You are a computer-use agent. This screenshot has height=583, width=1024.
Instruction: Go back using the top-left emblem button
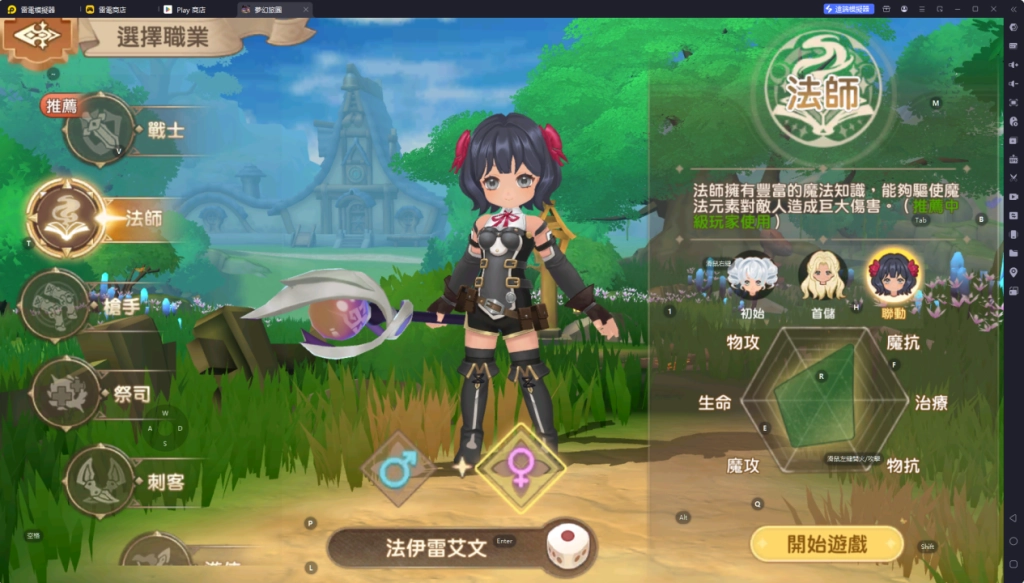pyautogui.click(x=38, y=38)
